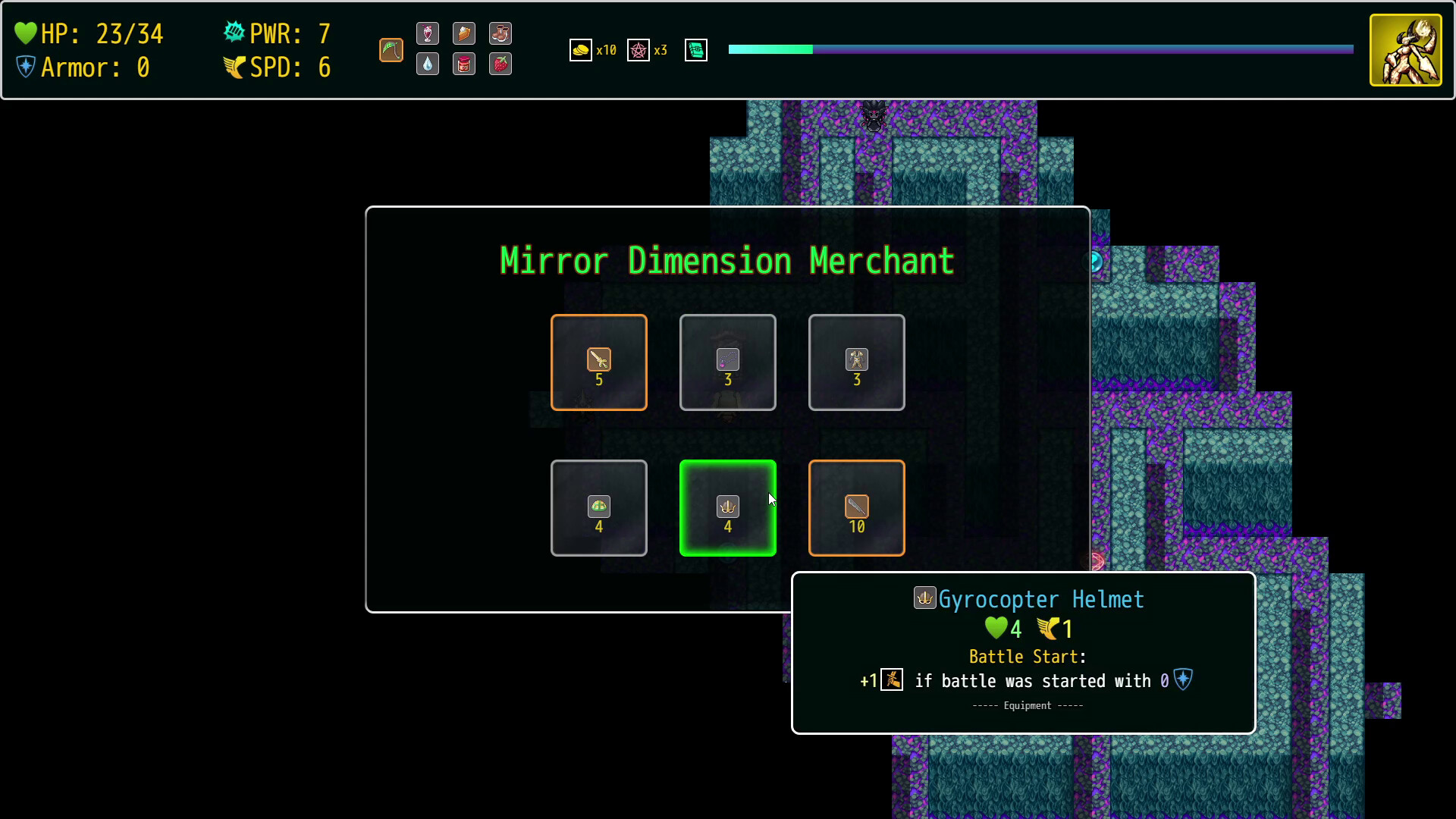Image resolution: width=1456 pixels, height=819 pixels.
Task: Check the red jam jar item
Action: pyautogui.click(x=464, y=64)
